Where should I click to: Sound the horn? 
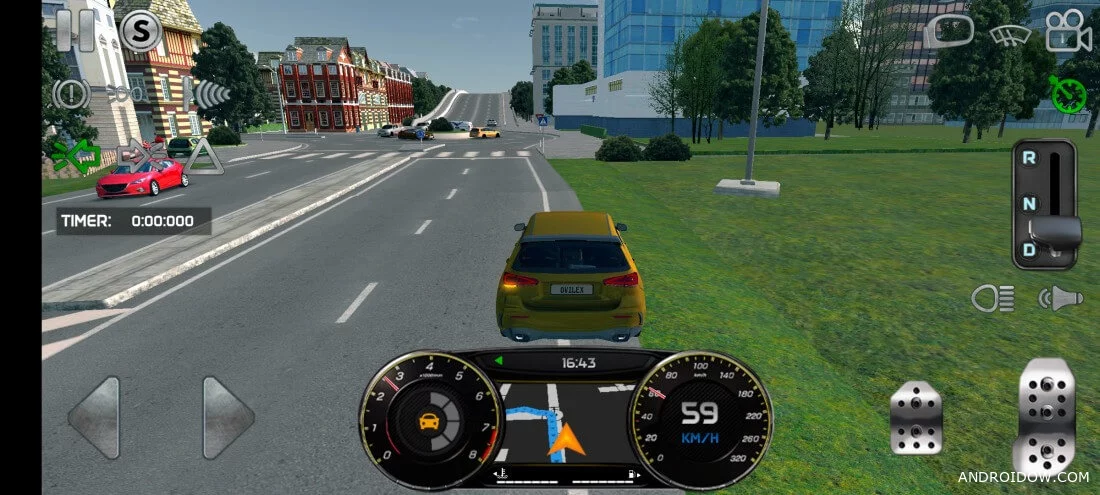tap(1060, 298)
